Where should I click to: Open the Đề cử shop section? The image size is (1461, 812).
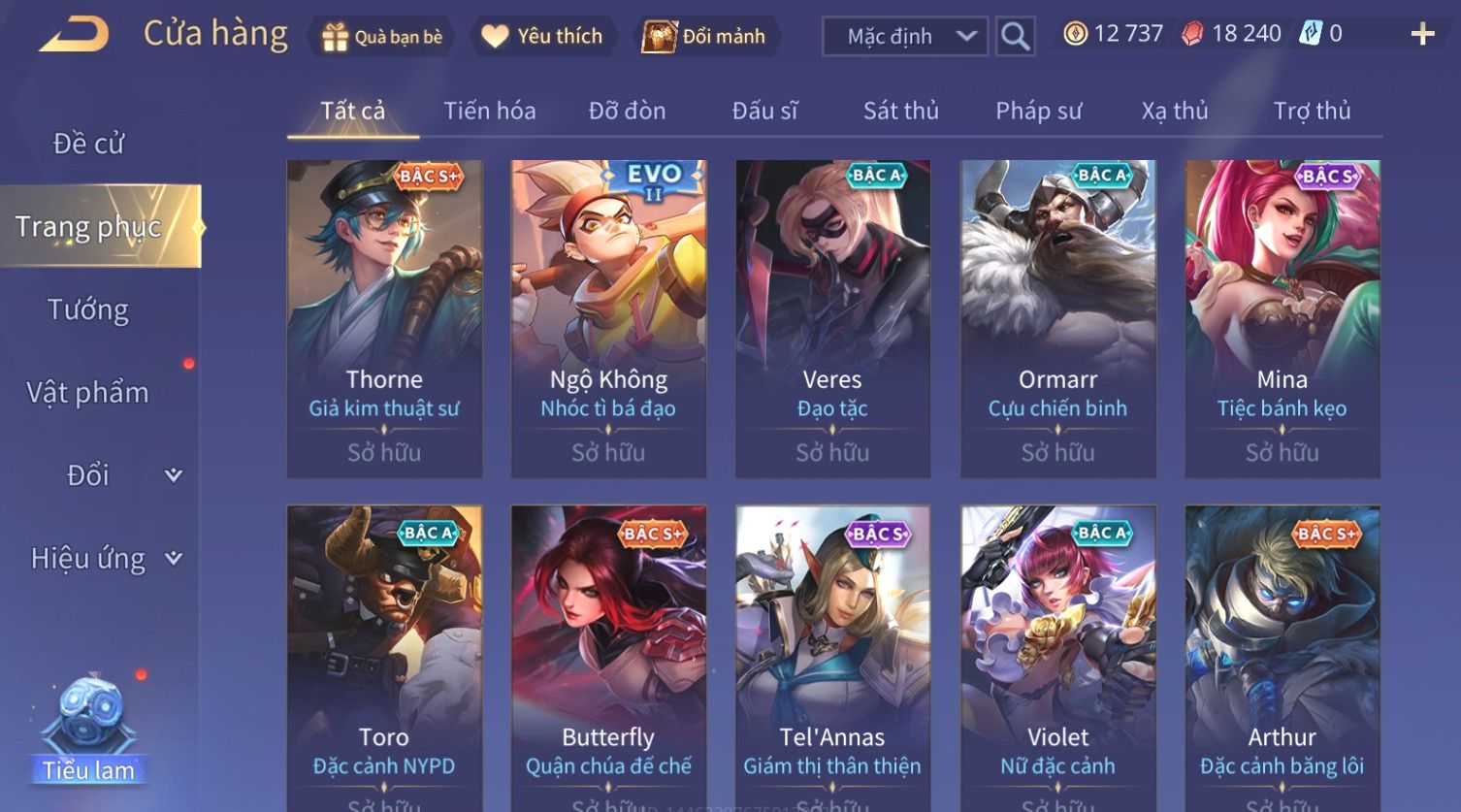[x=88, y=144]
